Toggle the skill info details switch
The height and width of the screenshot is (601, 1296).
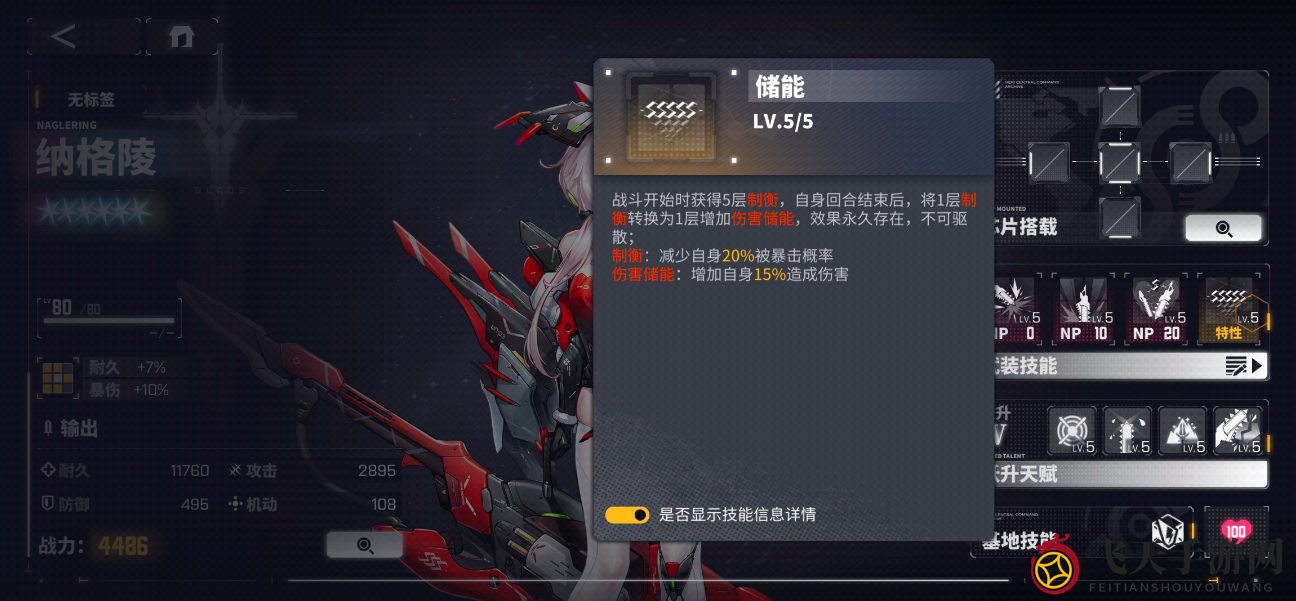627,515
